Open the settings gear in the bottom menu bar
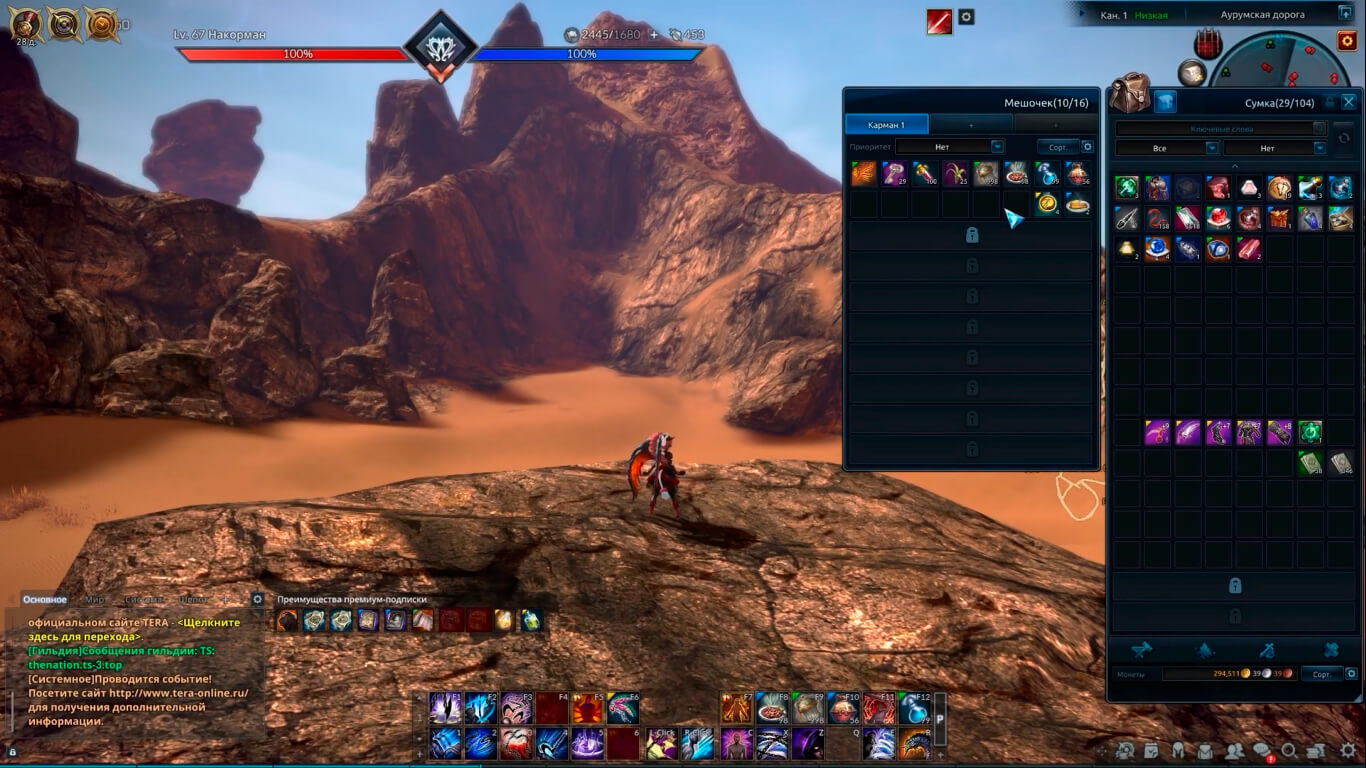This screenshot has height=768, width=1366. 1349,751
